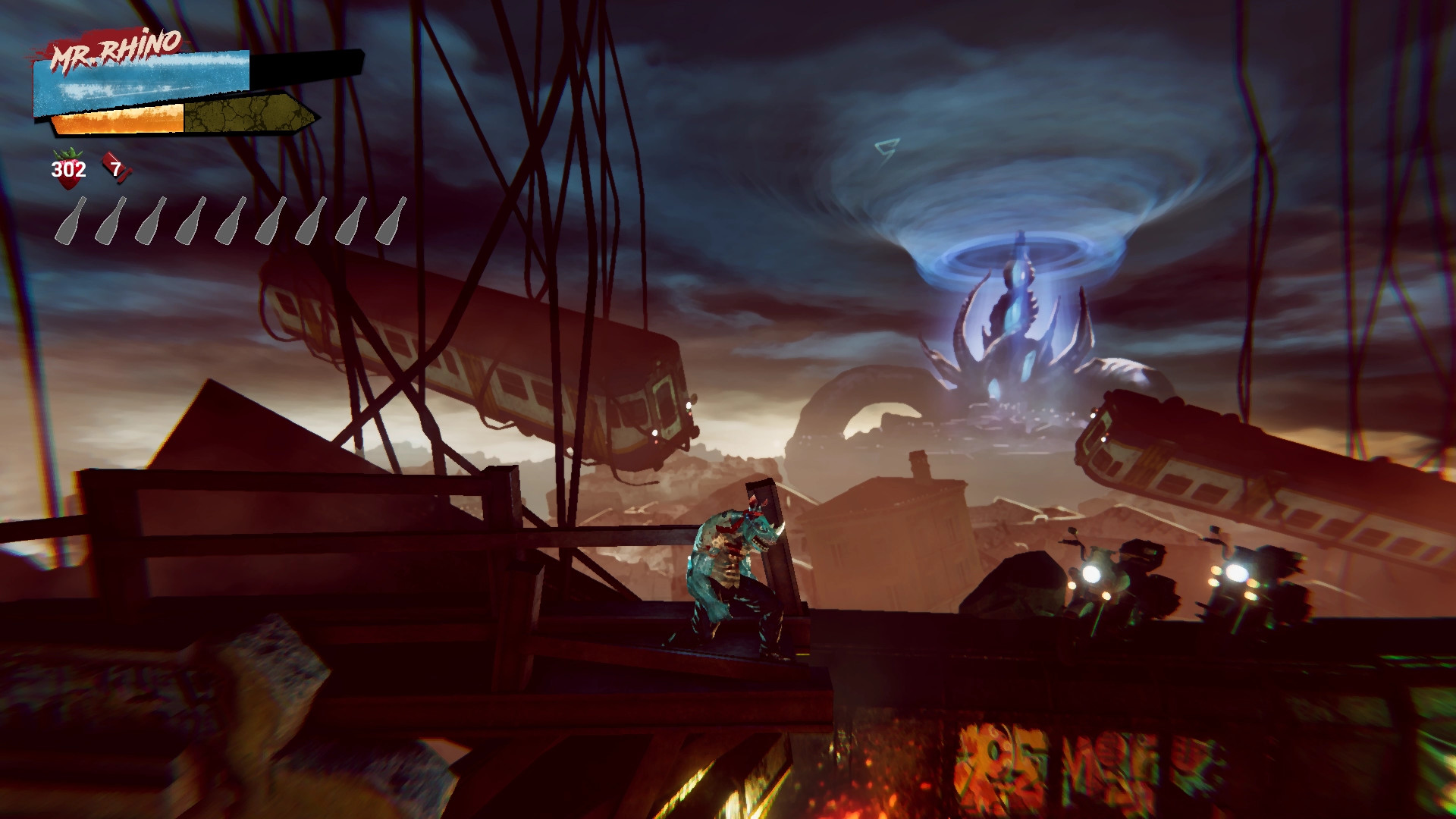Click the orange stamina gauge below the health bar
The height and width of the screenshot is (819, 1456).
pyautogui.click(x=118, y=120)
